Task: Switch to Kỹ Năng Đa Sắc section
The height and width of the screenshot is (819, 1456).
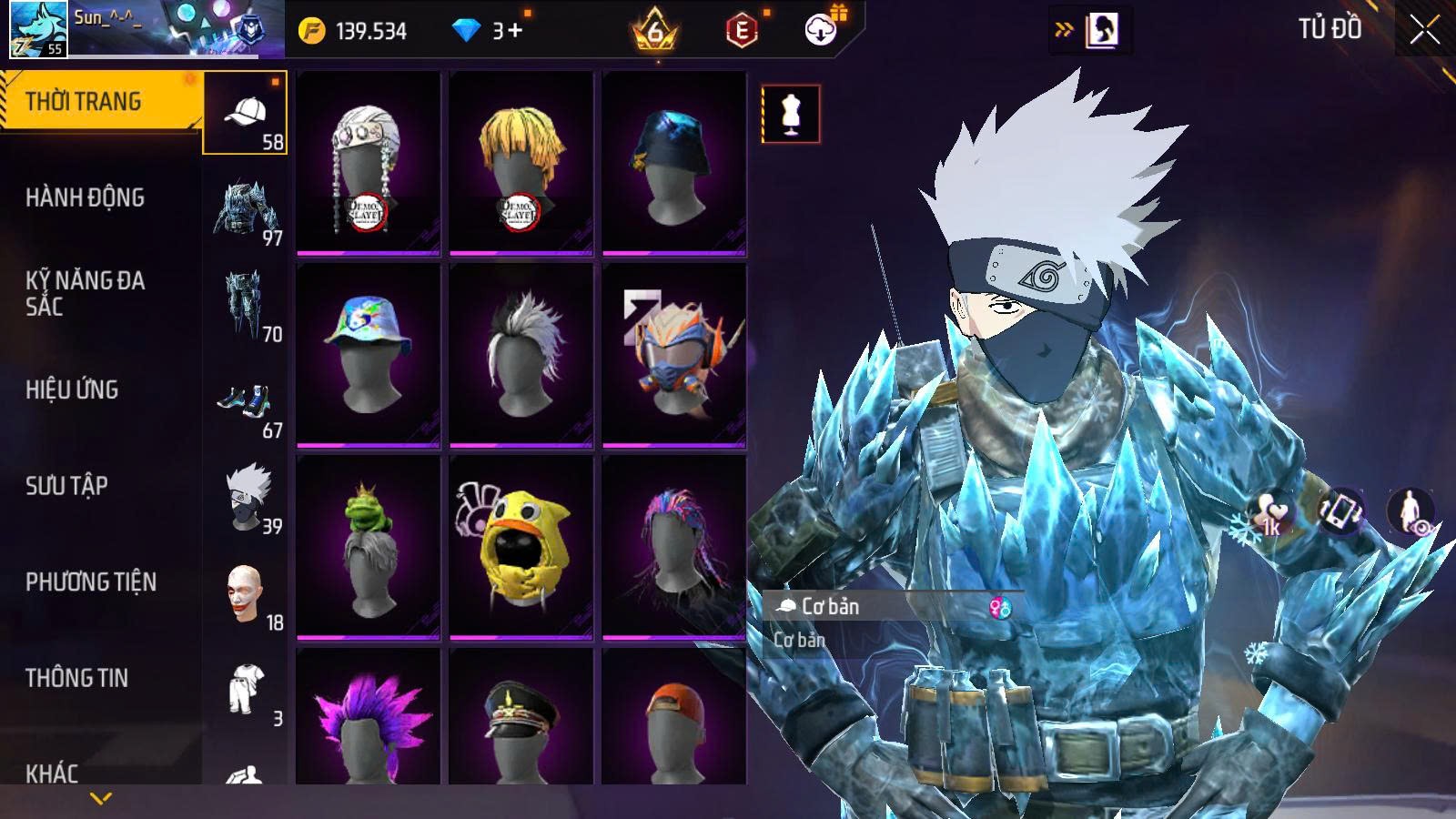Action: [85, 293]
